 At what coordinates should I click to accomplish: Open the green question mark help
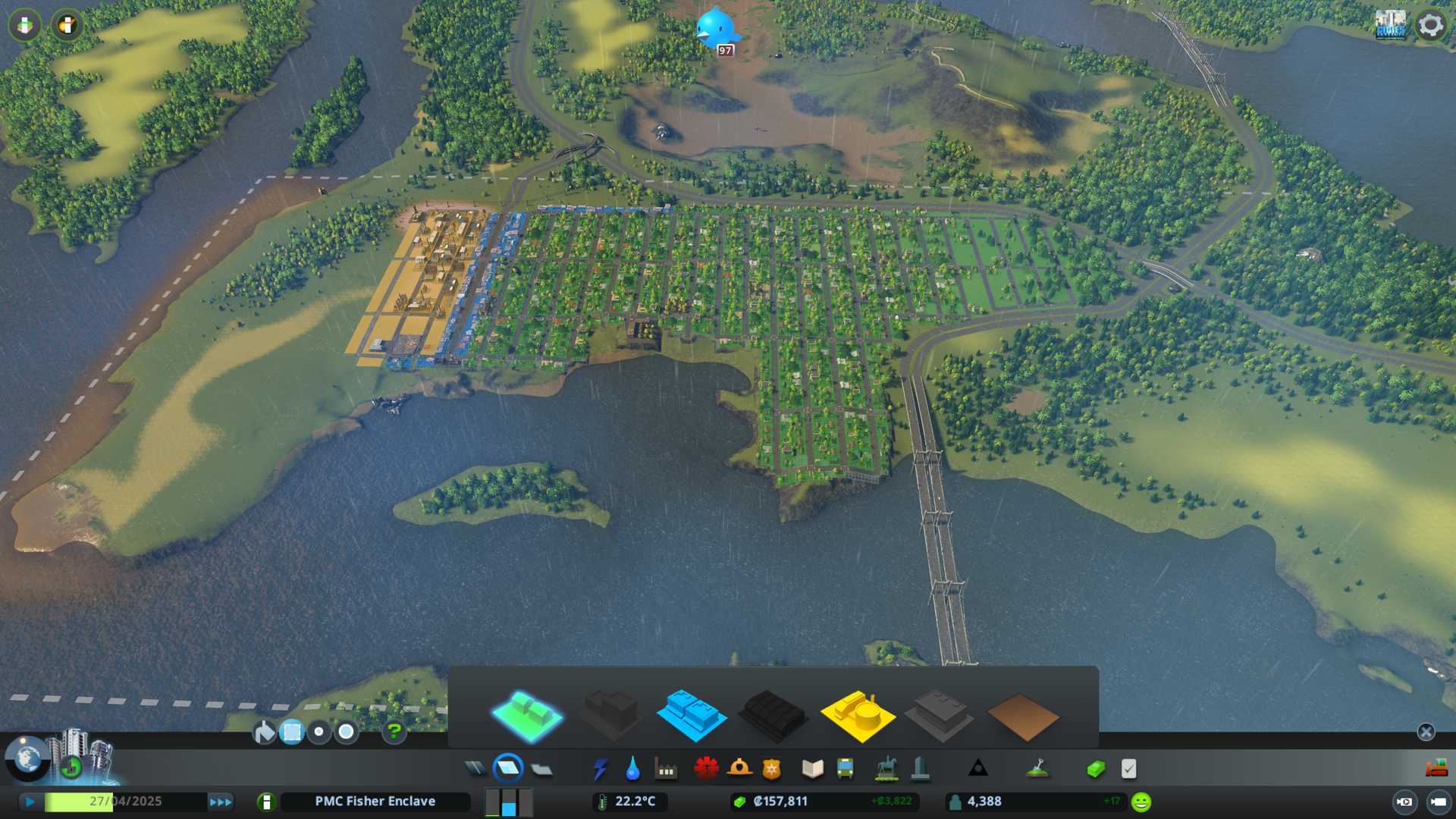pyautogui.click(x=394, y=732)
